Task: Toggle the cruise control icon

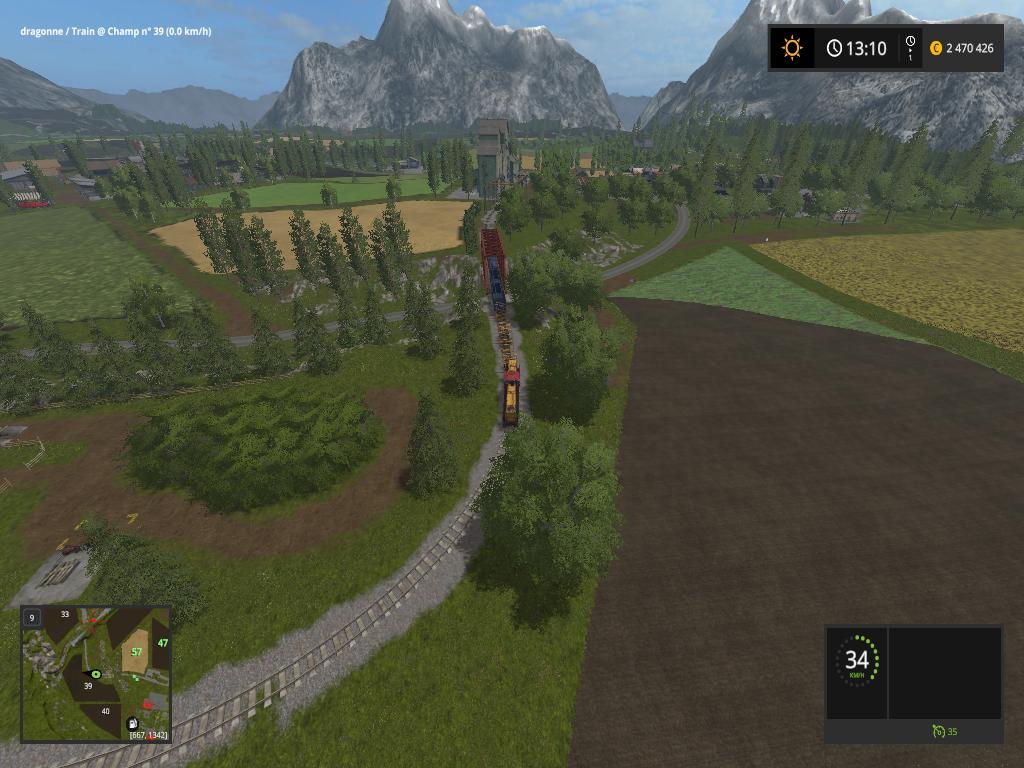Action: [937, 732]
